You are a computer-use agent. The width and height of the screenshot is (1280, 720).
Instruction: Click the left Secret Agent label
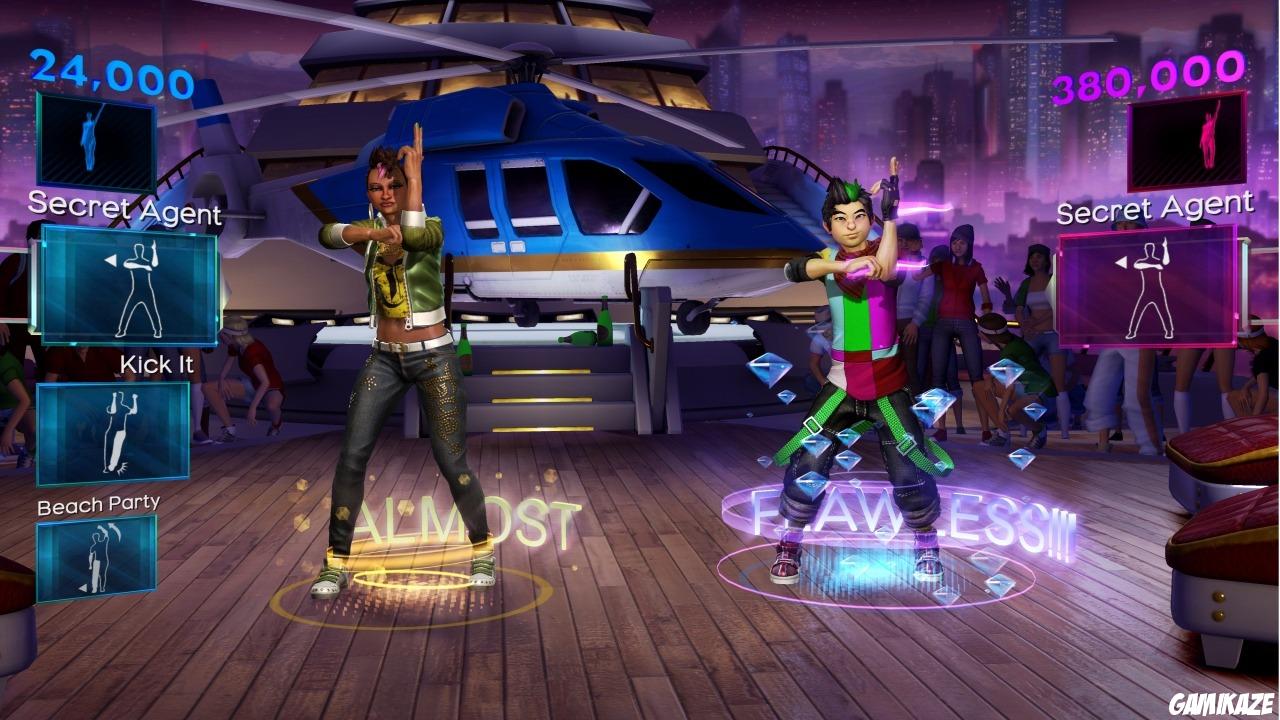pos(125,209)
